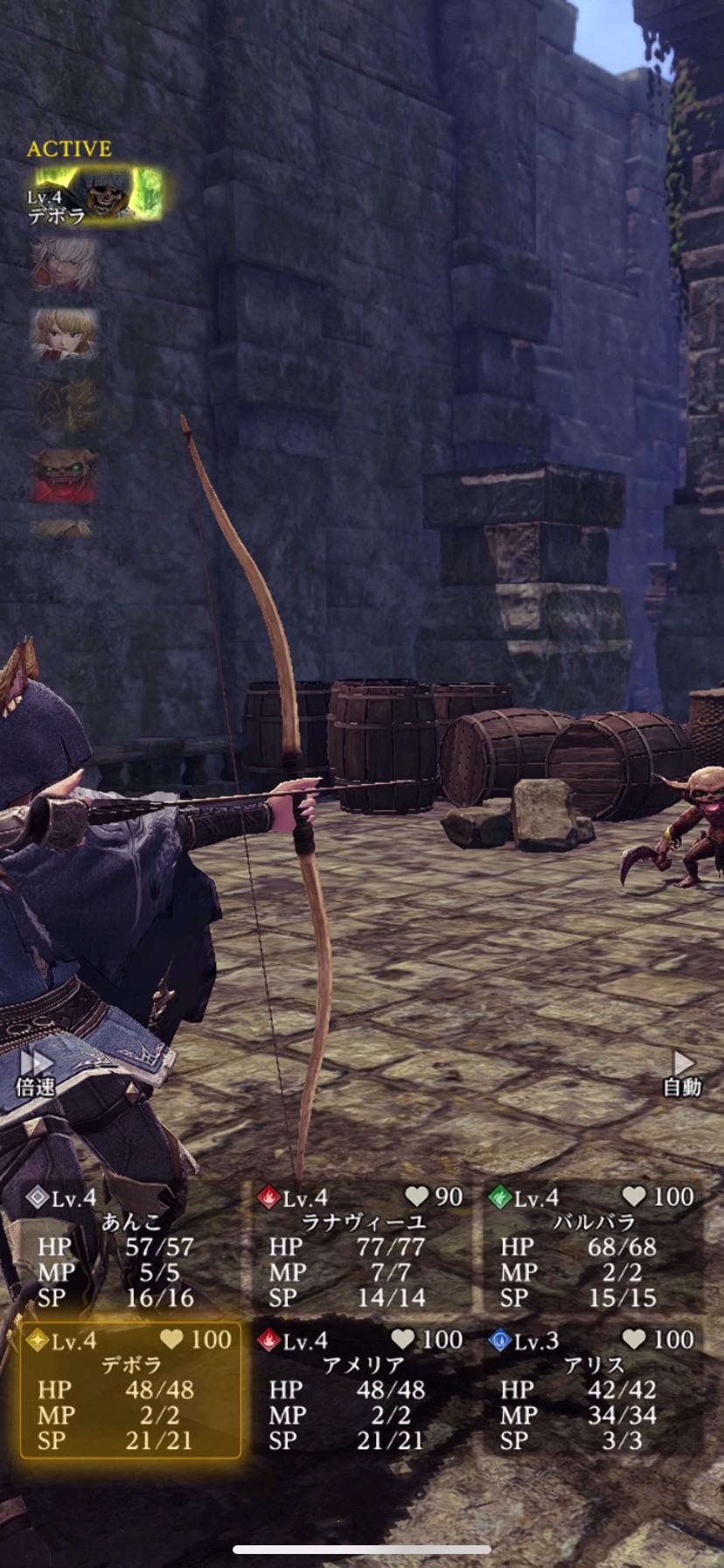Toggle the 倍速 double-speed button
724x1568 pixels.
pos(36,1073)
